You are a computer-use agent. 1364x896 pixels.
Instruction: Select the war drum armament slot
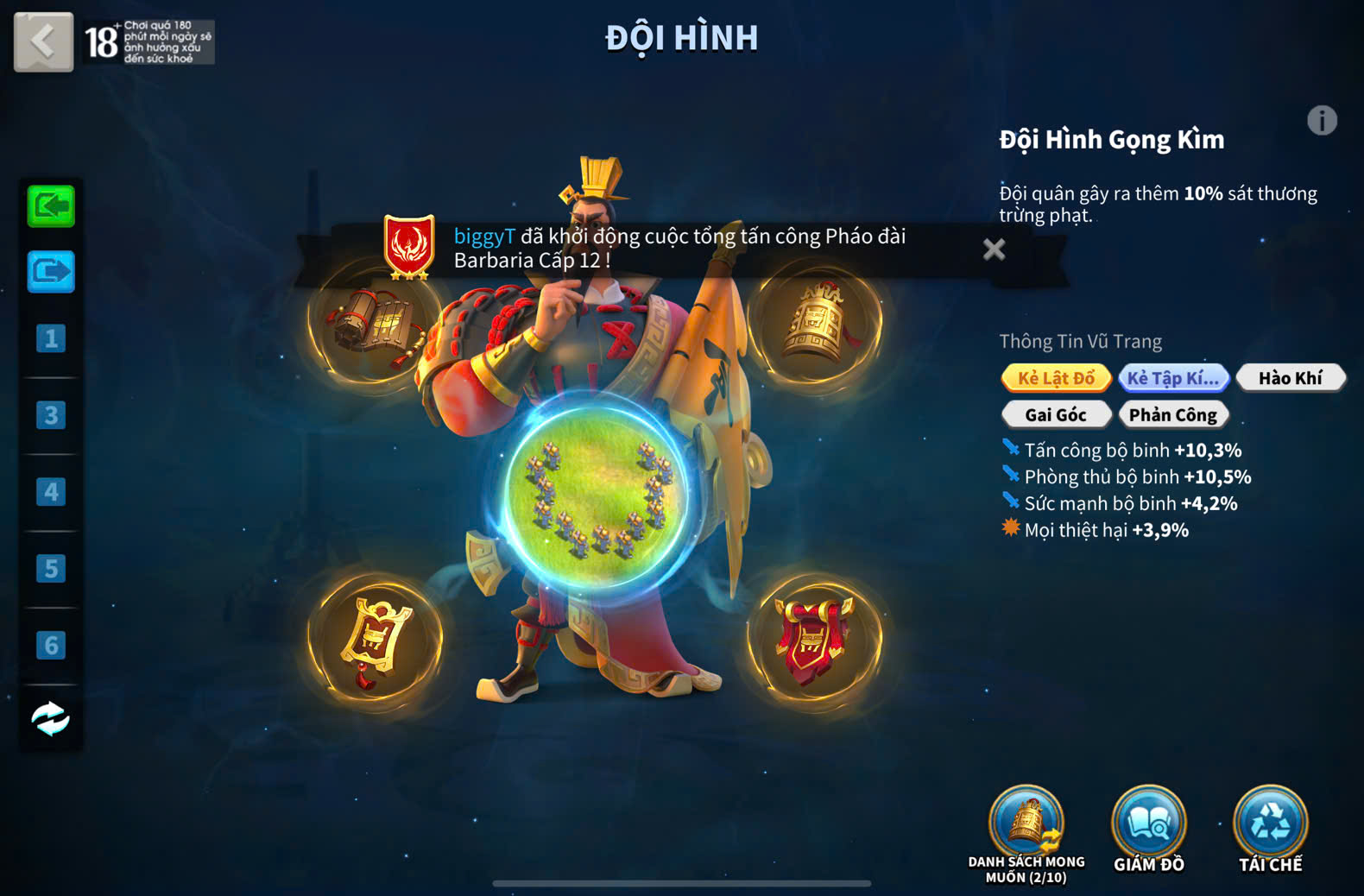coord(375,323)
